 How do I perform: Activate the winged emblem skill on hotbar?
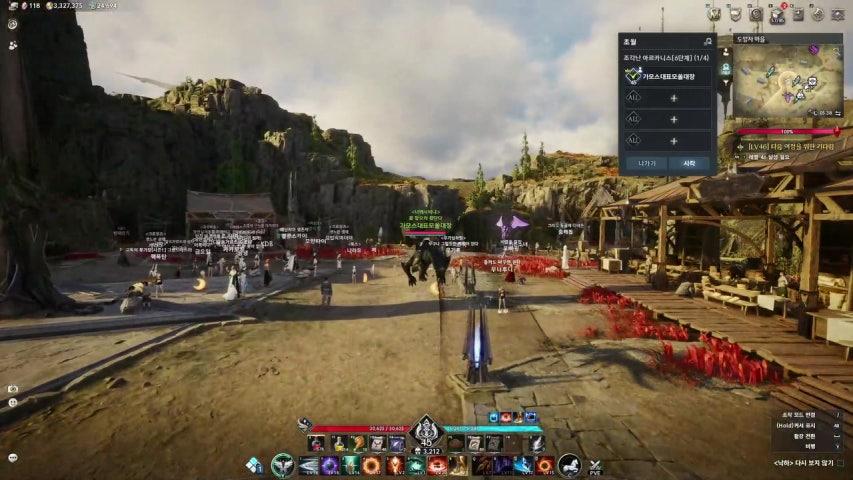(x=283, y=465)
